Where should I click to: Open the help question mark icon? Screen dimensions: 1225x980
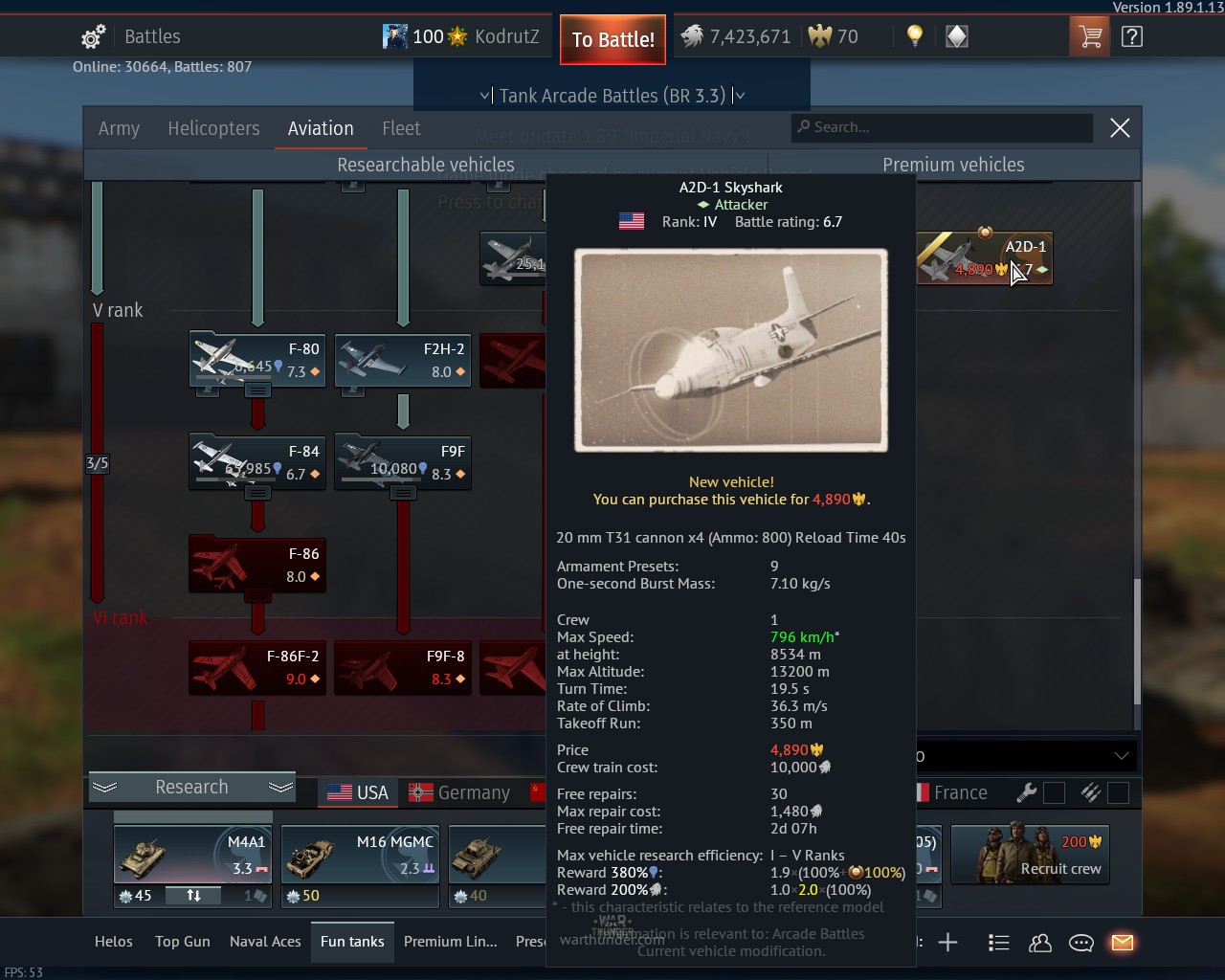point(1132,35)
